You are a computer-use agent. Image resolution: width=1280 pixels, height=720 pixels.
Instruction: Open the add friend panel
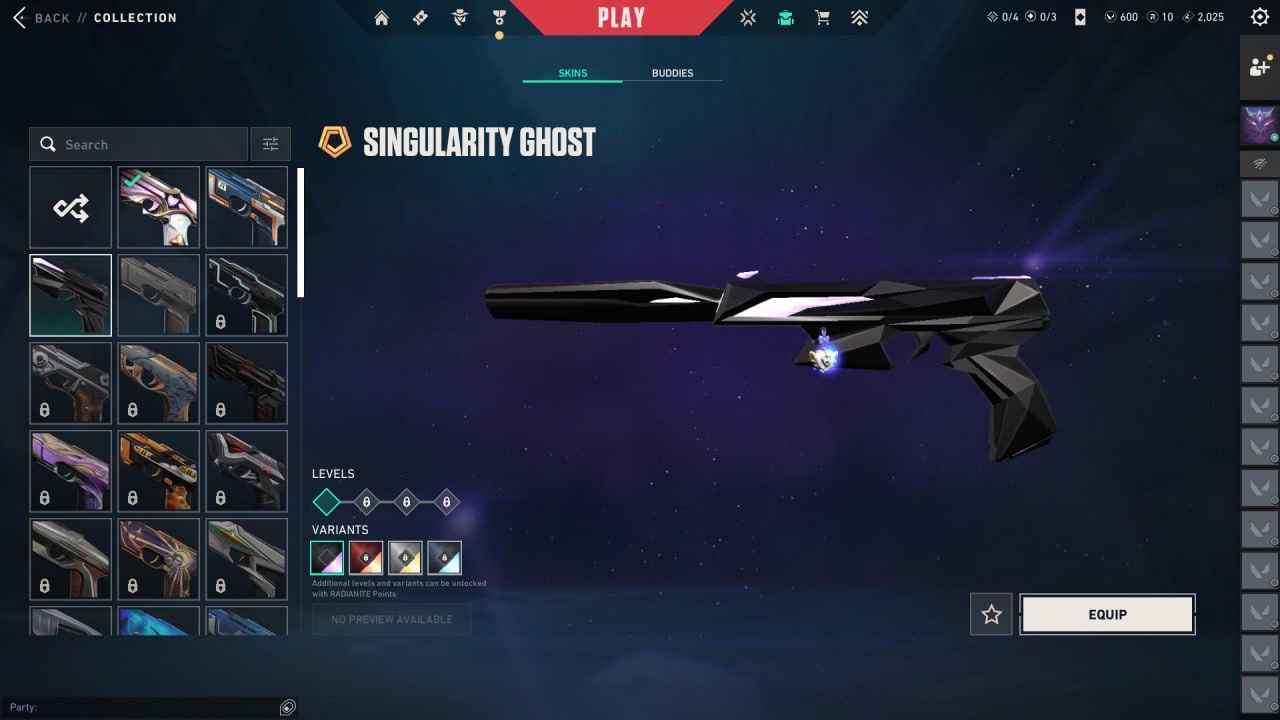pyautogui.click(x=1259, y=67)
